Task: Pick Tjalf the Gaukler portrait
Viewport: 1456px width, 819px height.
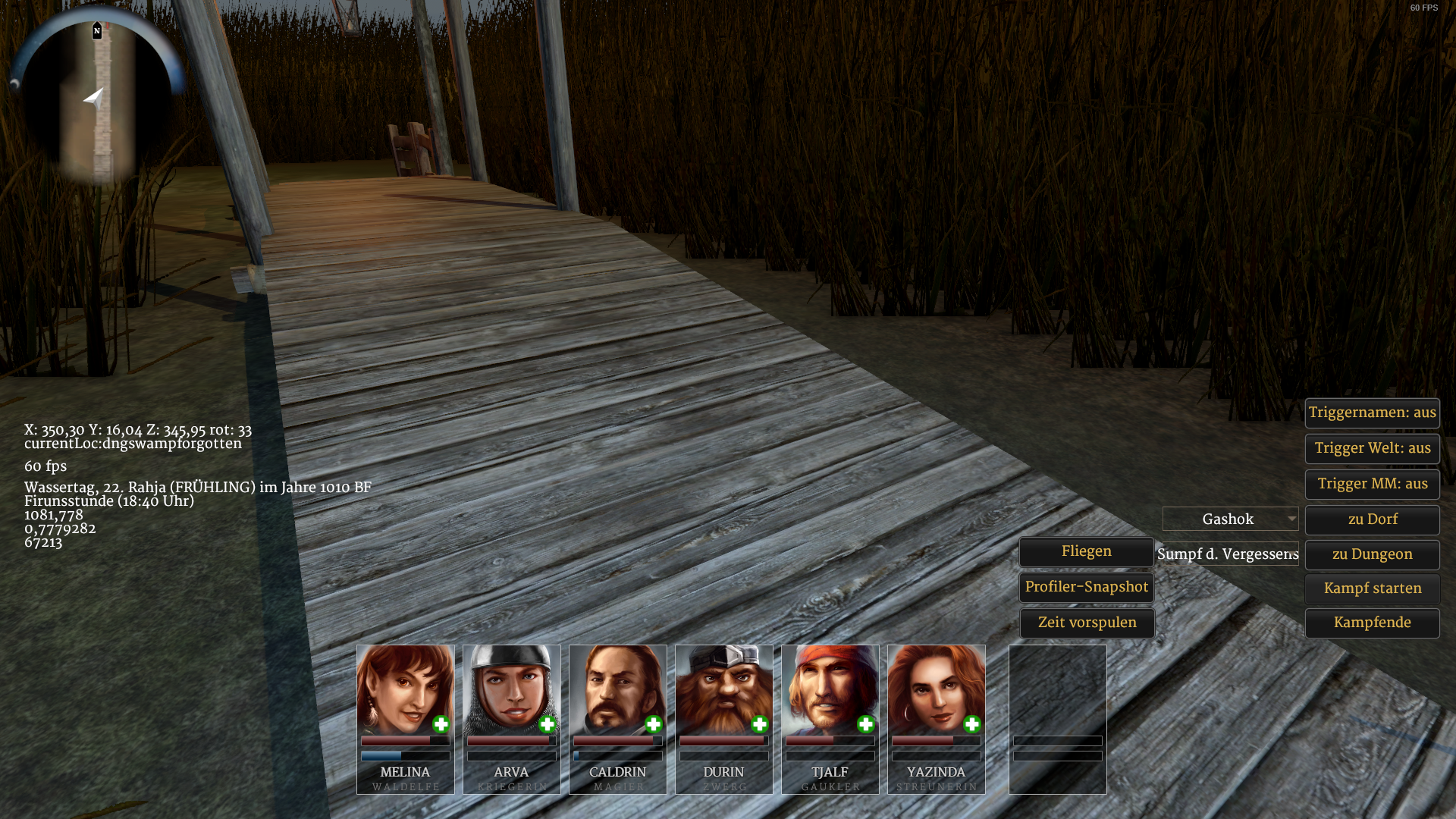Action: [x=830, y=689]
